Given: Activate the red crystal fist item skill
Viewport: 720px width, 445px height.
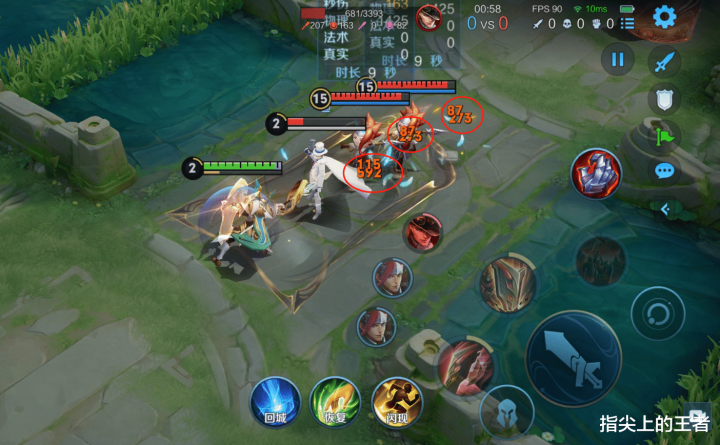Looking at the screenshot, I should pos(596,173).
